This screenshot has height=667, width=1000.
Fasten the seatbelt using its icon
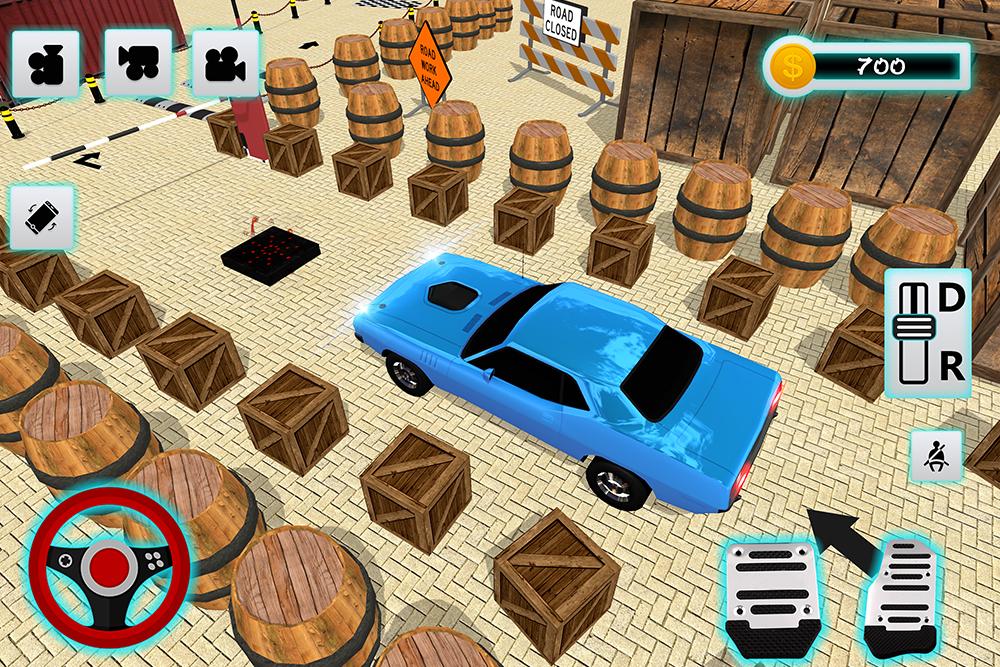[x=934, y=458]
